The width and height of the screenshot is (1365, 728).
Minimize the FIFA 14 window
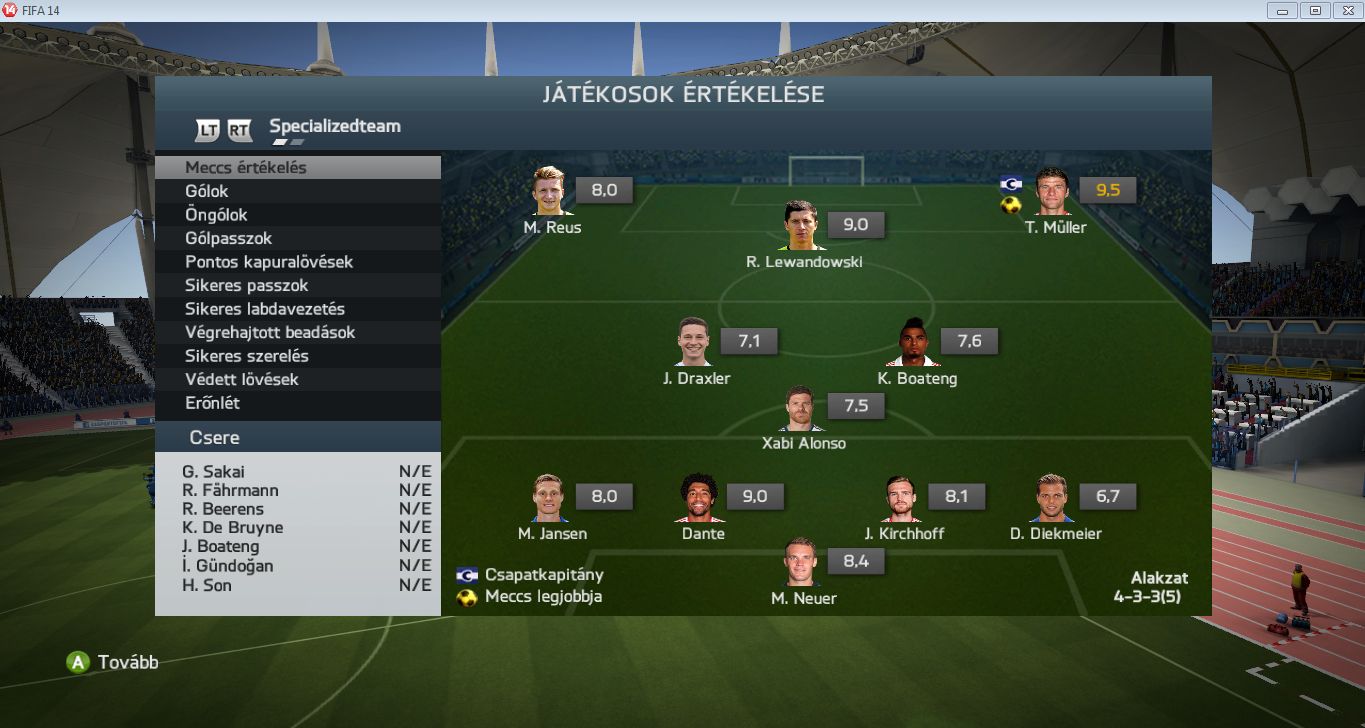click(x=1281, y=10)
